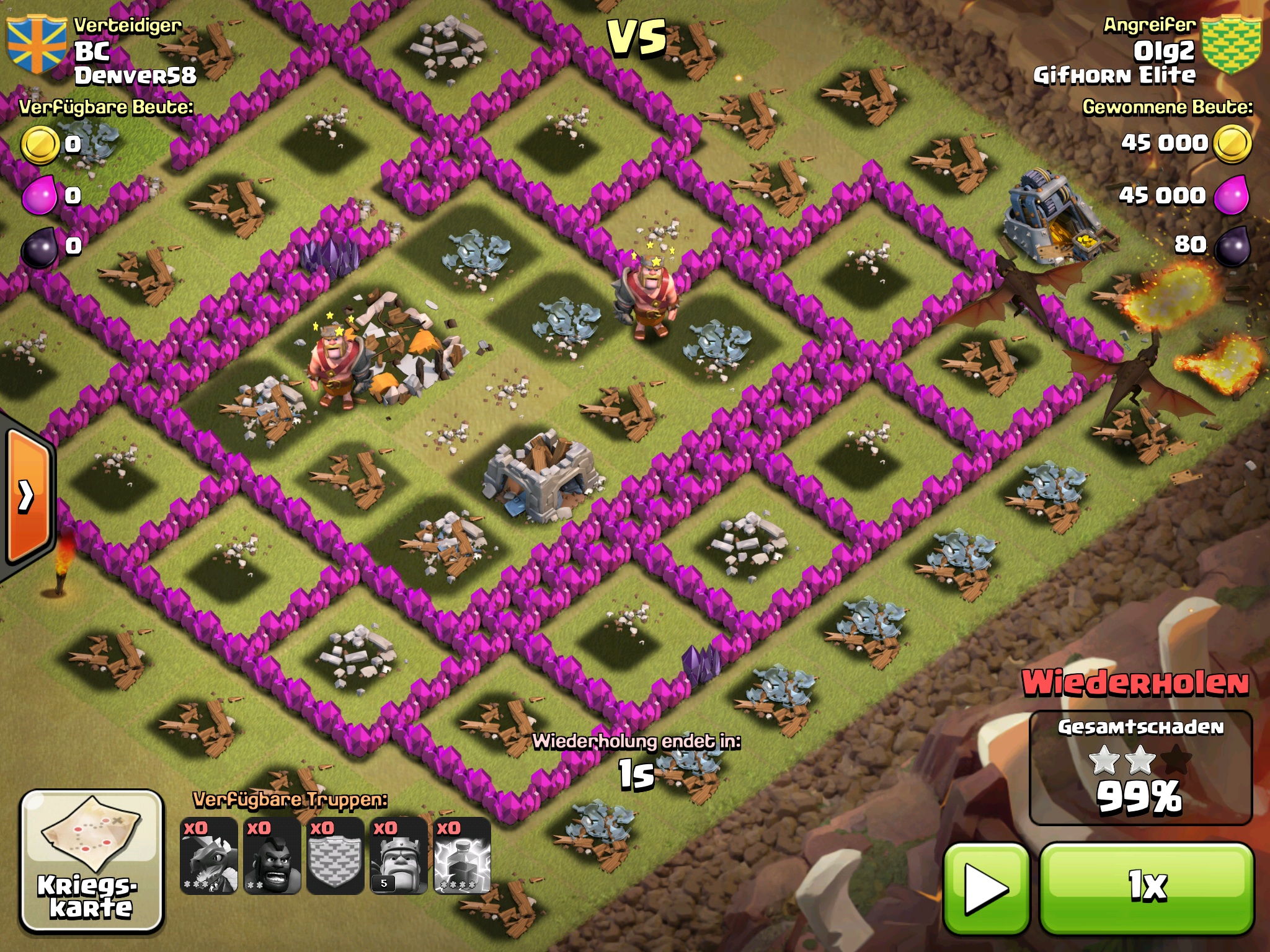The width and height of the screenshot is (1270, 952).
Task: Change the 1x replay speed
Action: [x=1147, y=888]
